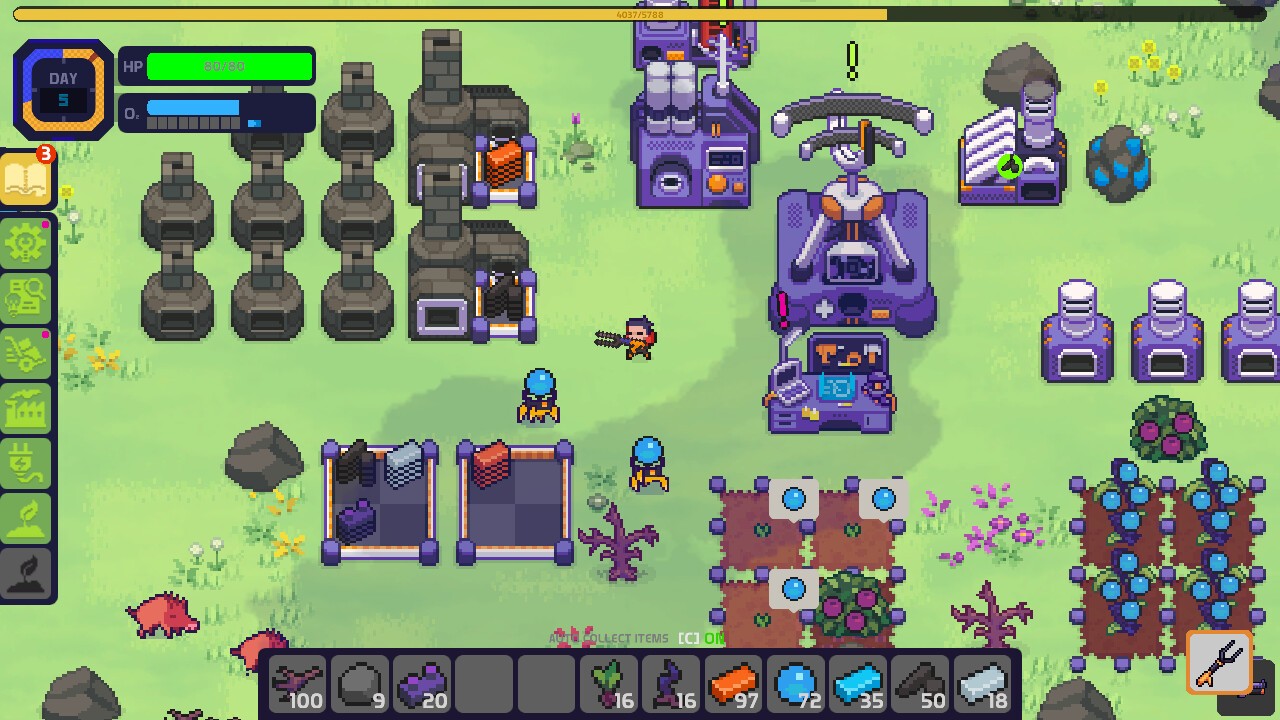Pick the orange ingot stack of 97
This screenshot has height=720, width=1280.
[x=733, y=686]
